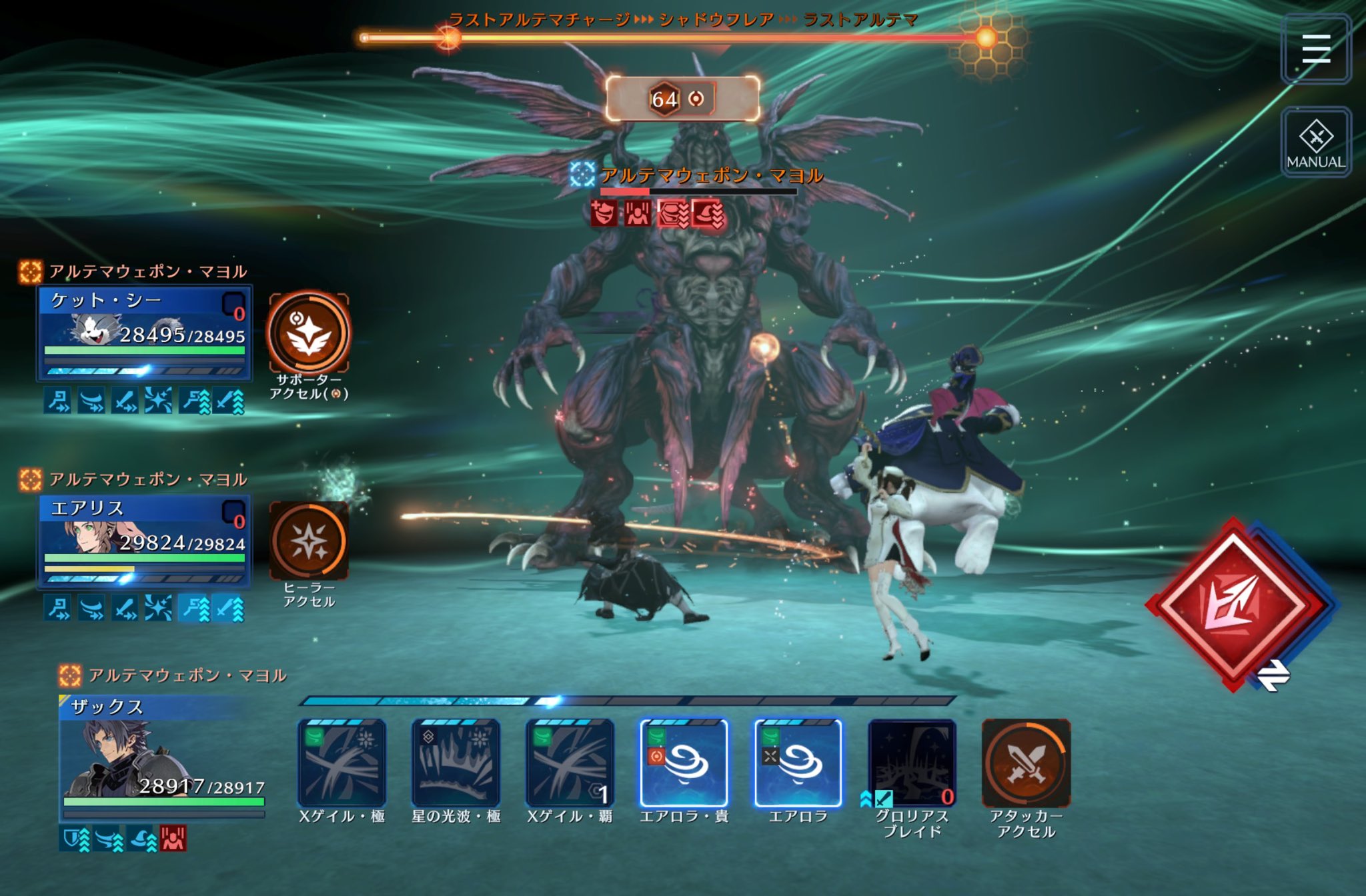Cast the 星の光波・極 ability
This screenshot has height=896, width=1366.
456,763
